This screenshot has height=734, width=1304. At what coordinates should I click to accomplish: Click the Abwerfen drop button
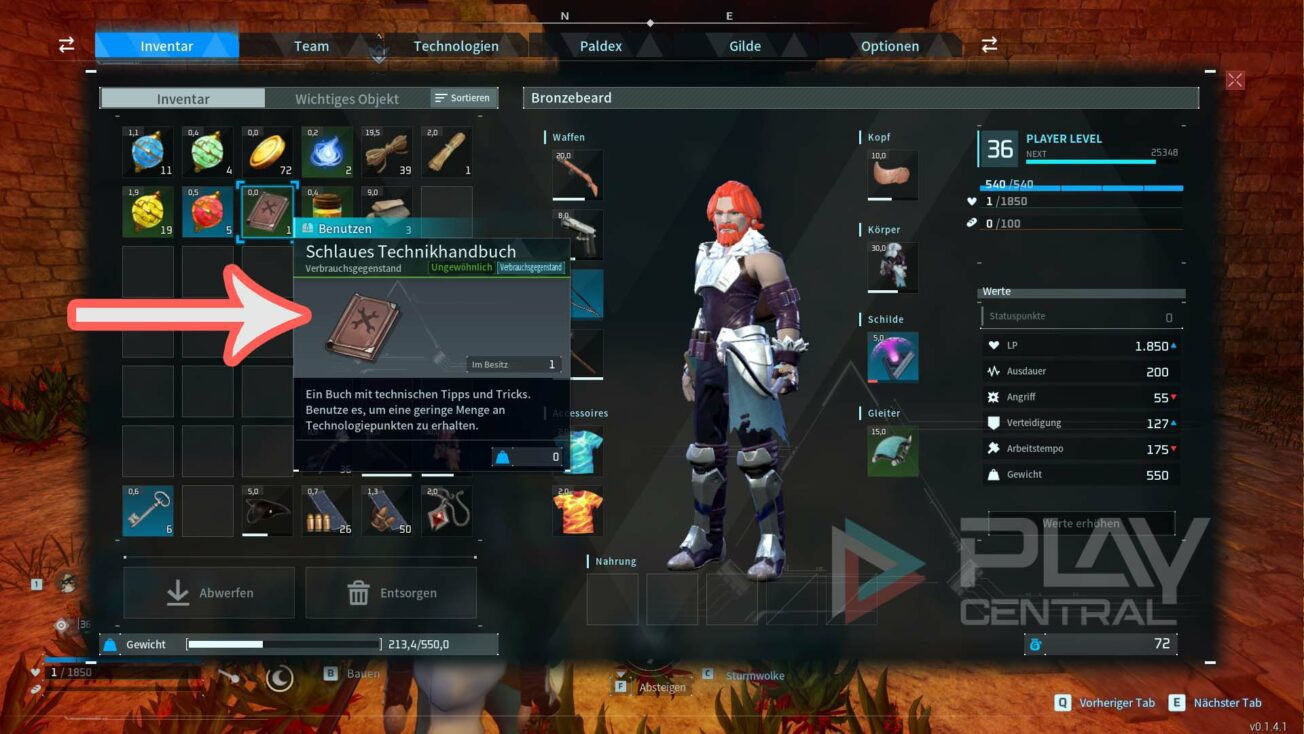tap(209, 593)
